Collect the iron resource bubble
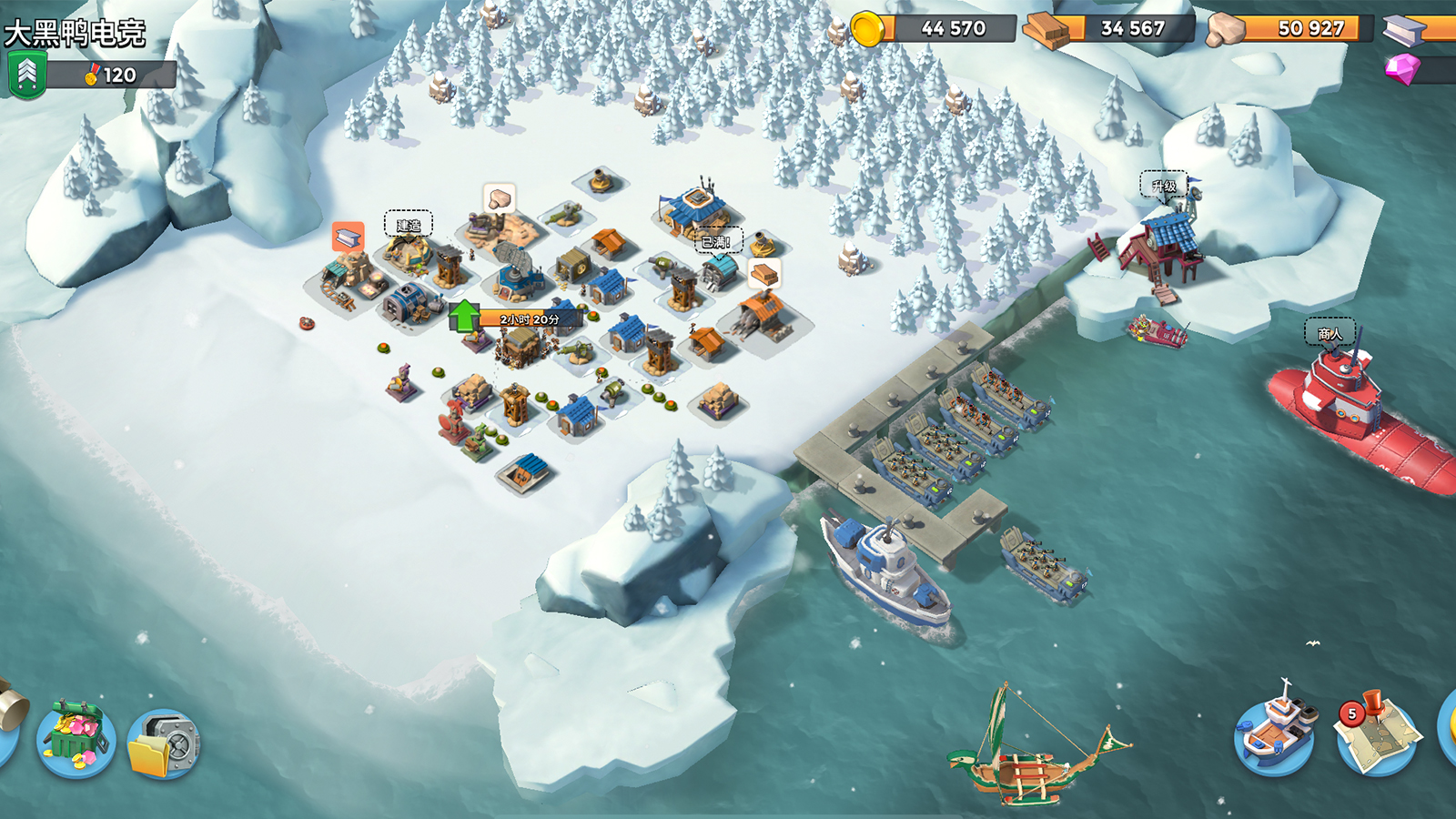Screen dimensions: 1456x819 click(x=348, y=238)
